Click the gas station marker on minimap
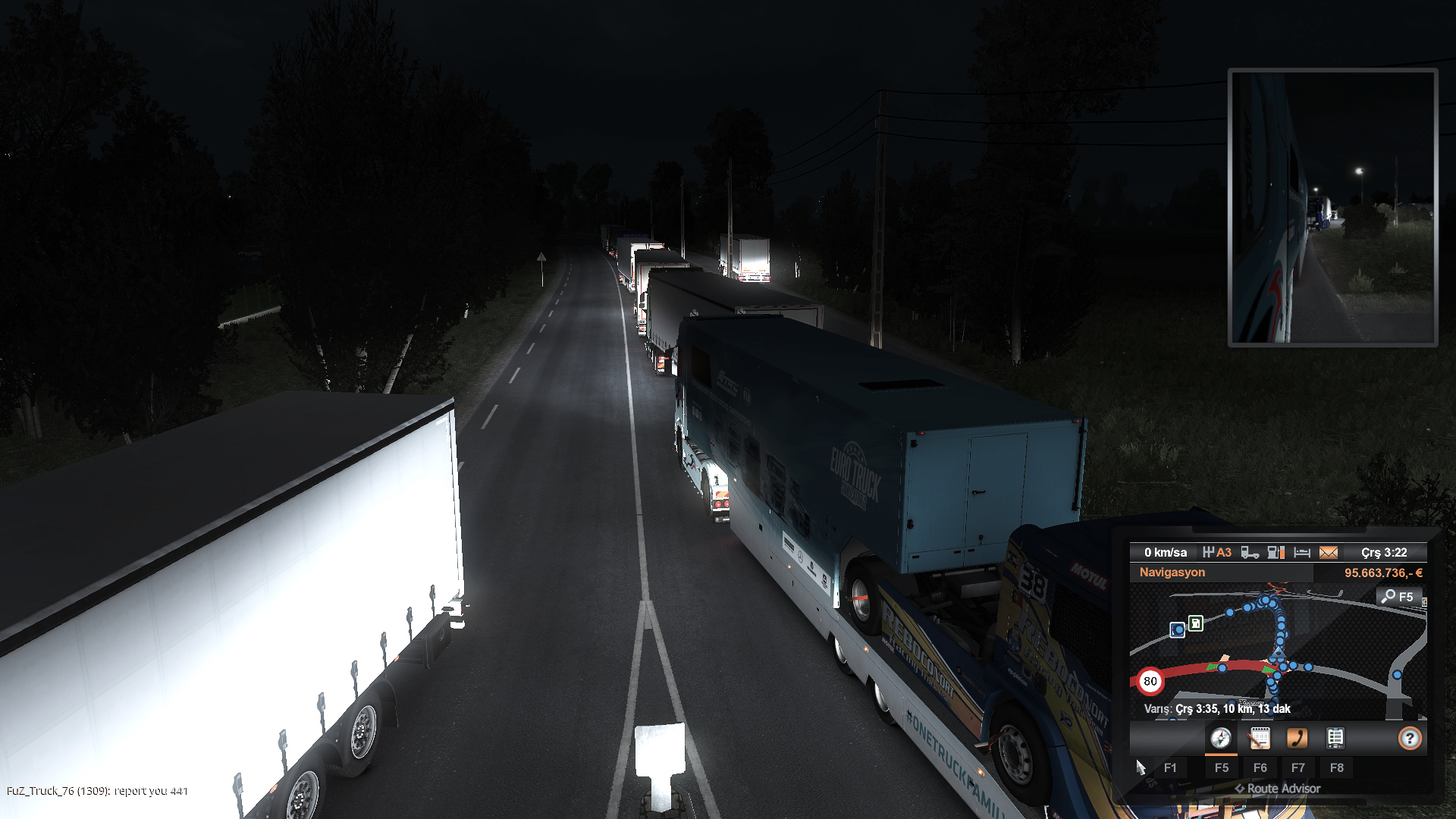The width and height of the screenshot is (1456, 819). tap(1196, 623)
